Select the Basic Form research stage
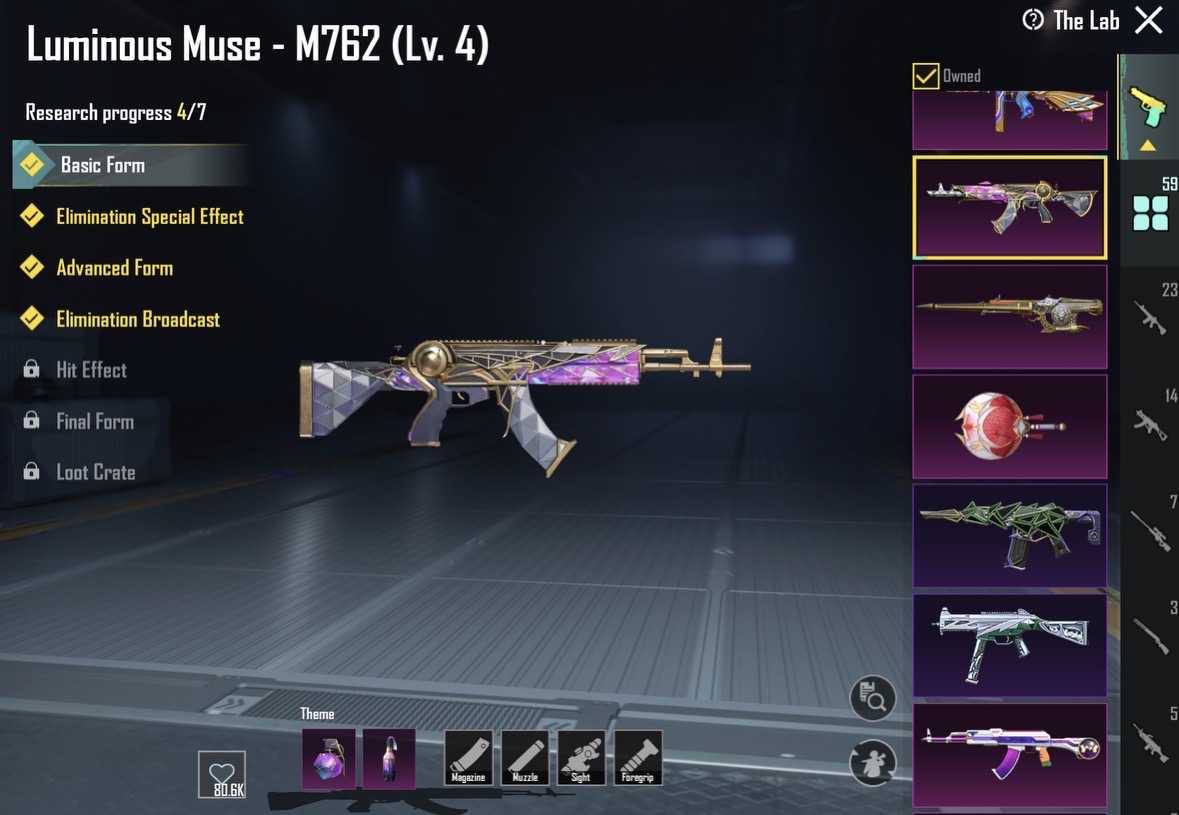 click(102, 165)
